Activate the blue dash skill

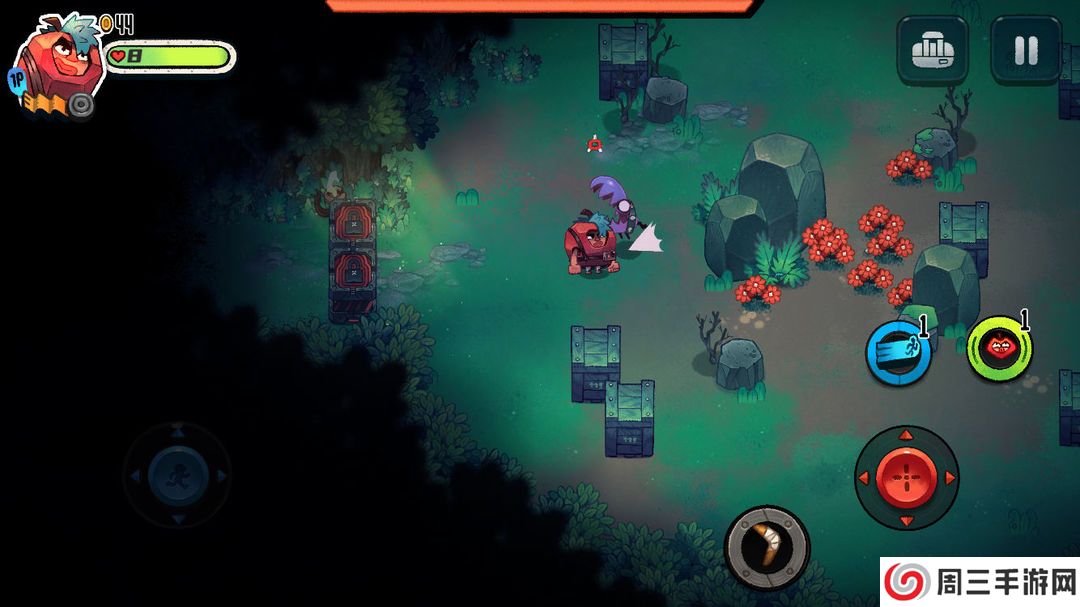tap(897, 352)
